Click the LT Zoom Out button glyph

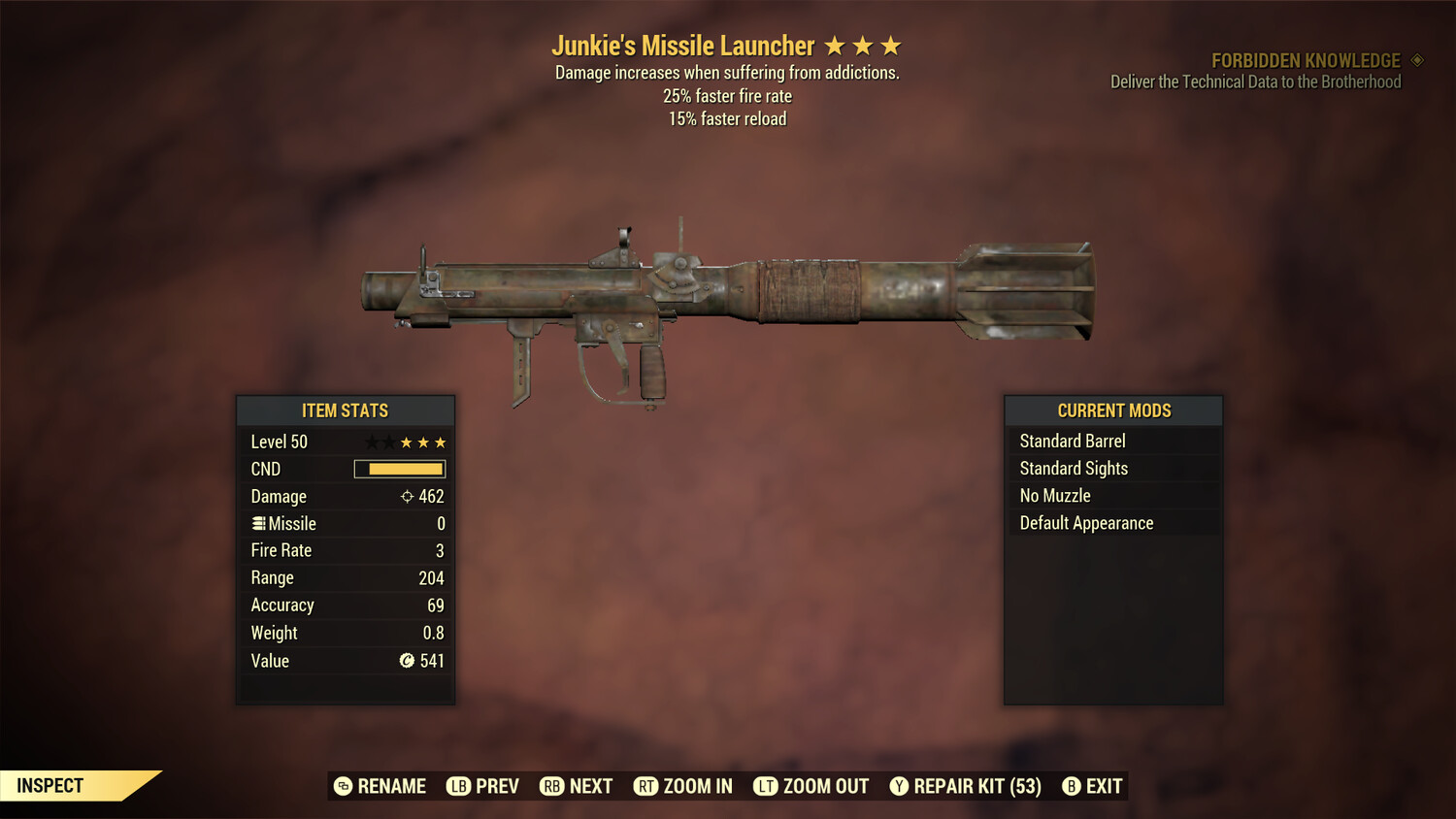768,786
